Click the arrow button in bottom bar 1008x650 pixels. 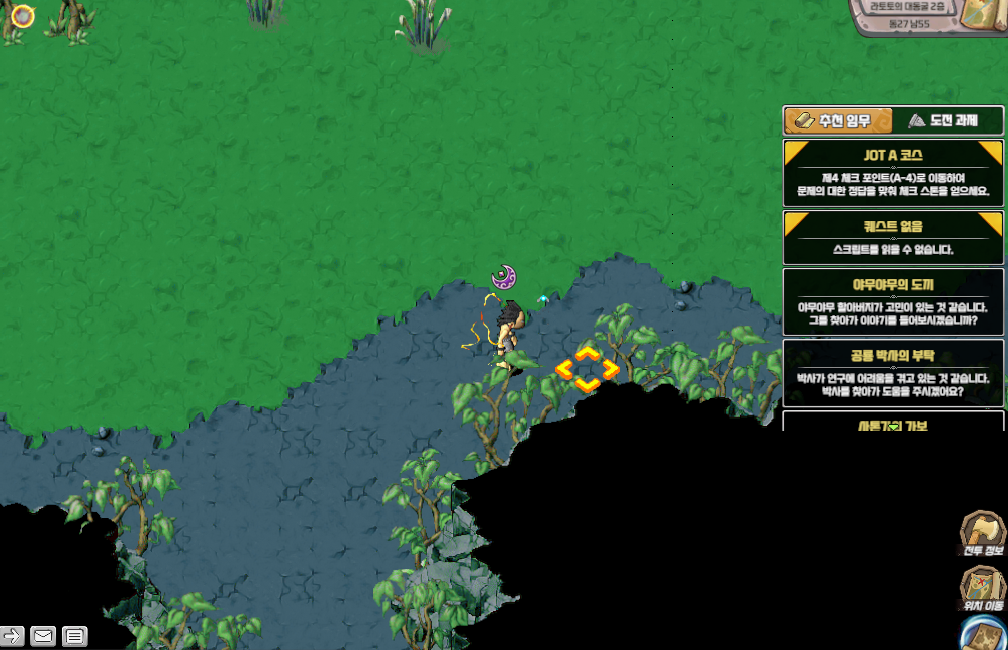click(x=12, y=635)
